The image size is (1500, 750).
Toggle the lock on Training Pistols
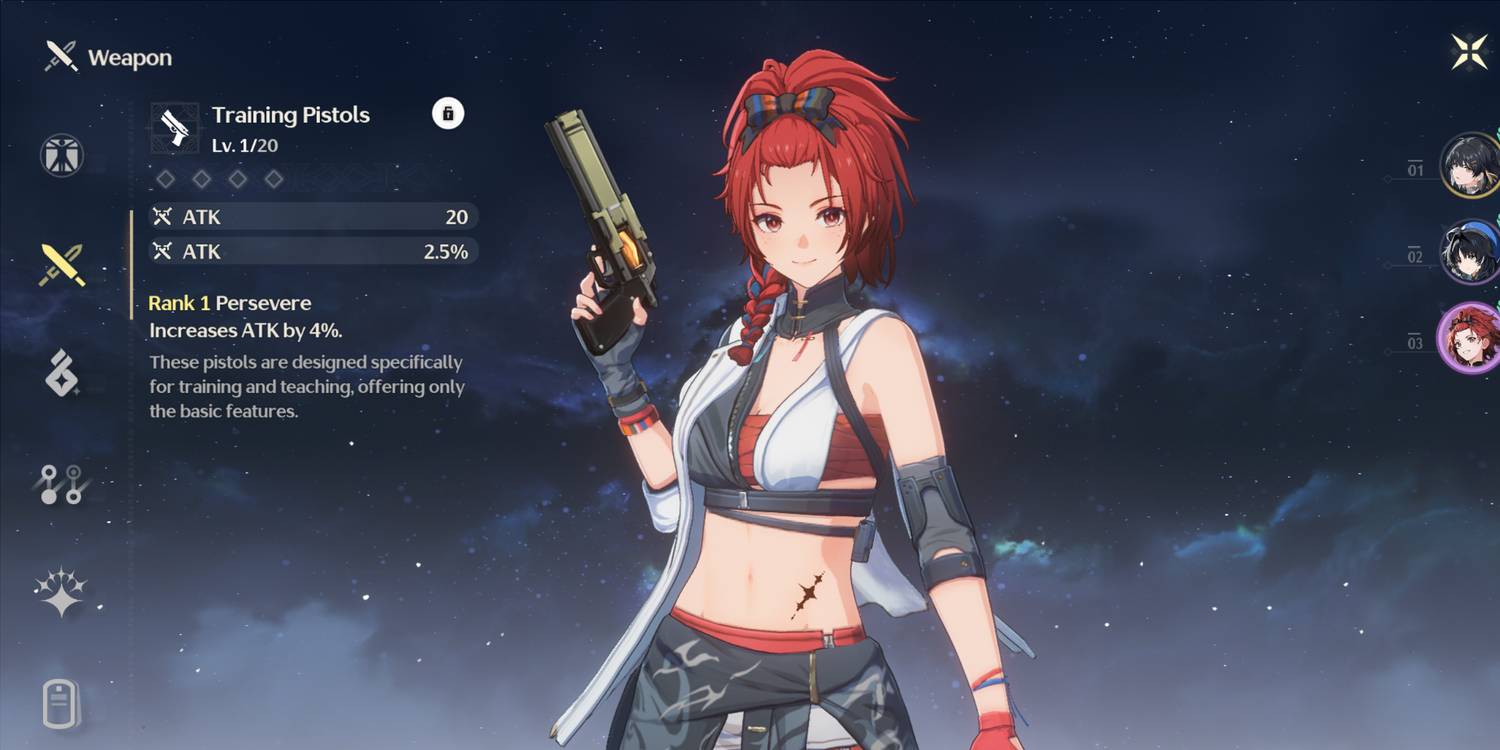447,113
